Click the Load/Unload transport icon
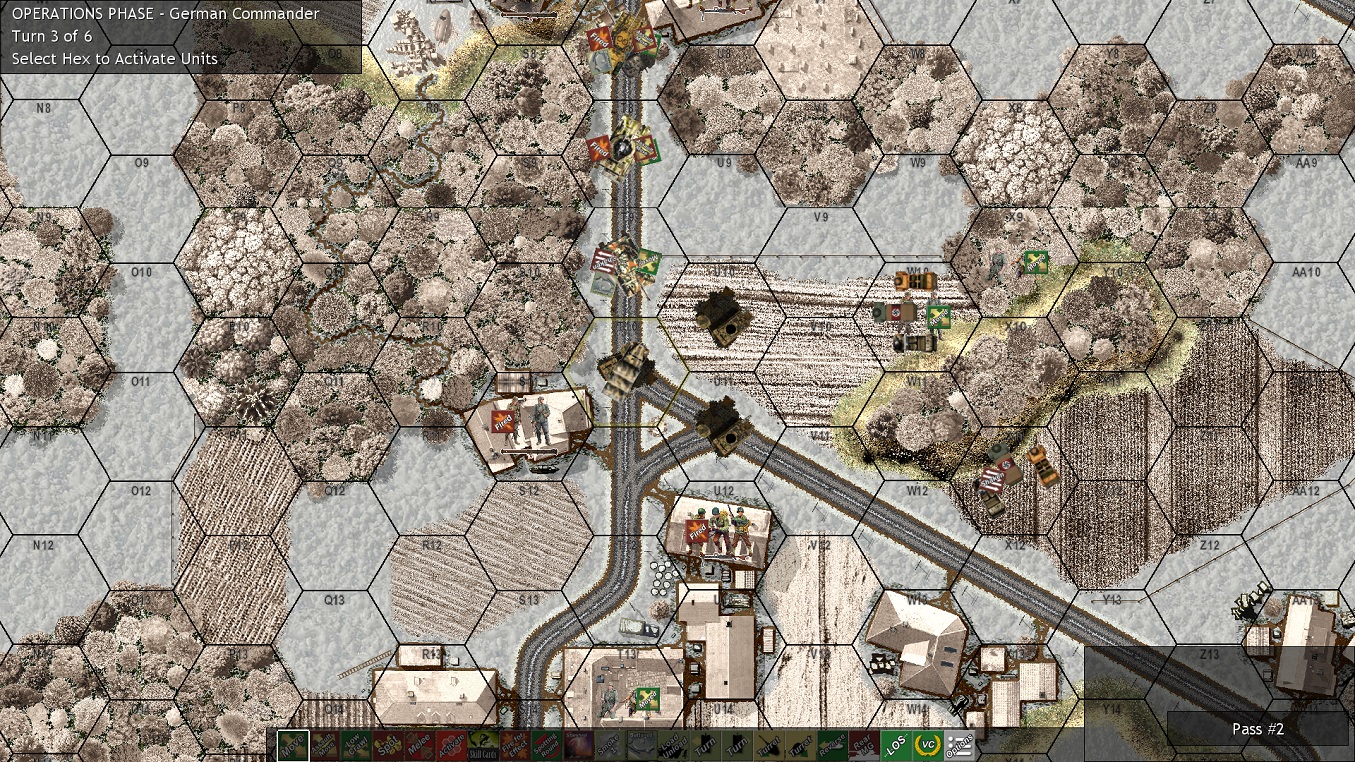 coord(674,745)
